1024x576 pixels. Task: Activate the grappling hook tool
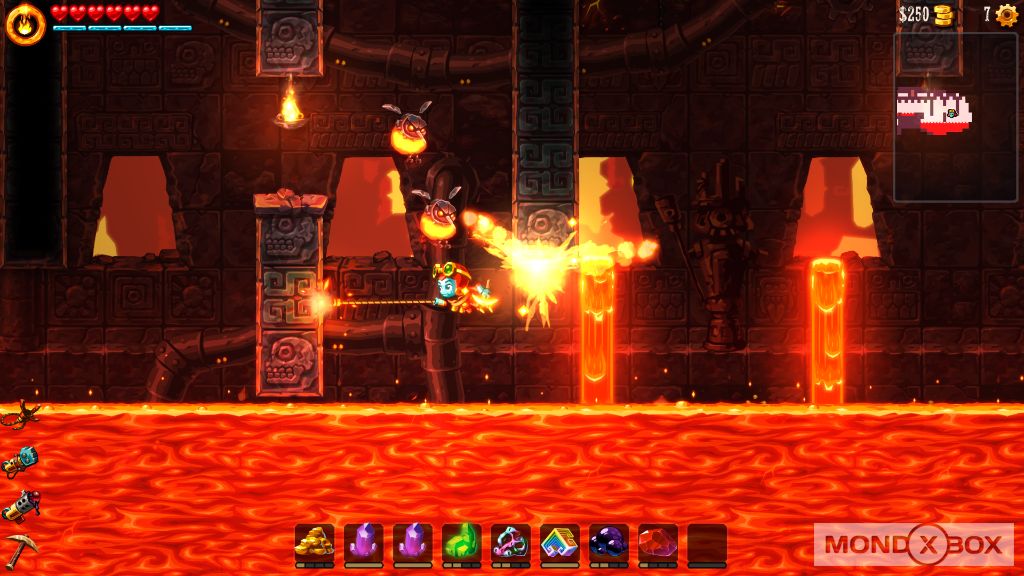pyautogui.click(x=20, y=414)
